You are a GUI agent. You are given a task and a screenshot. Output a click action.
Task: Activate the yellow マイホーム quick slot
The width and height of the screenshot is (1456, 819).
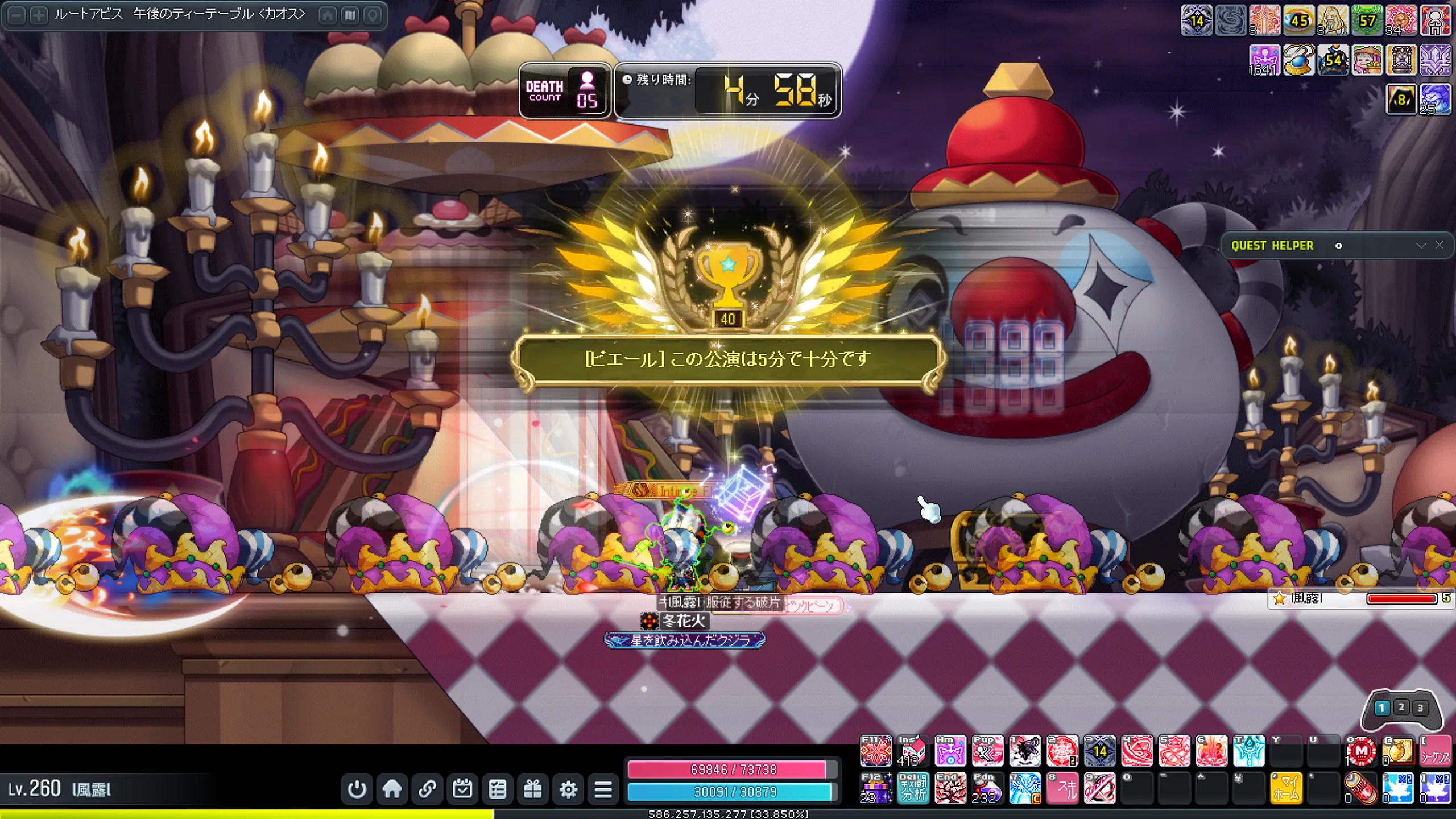[x=1285, y=788]
